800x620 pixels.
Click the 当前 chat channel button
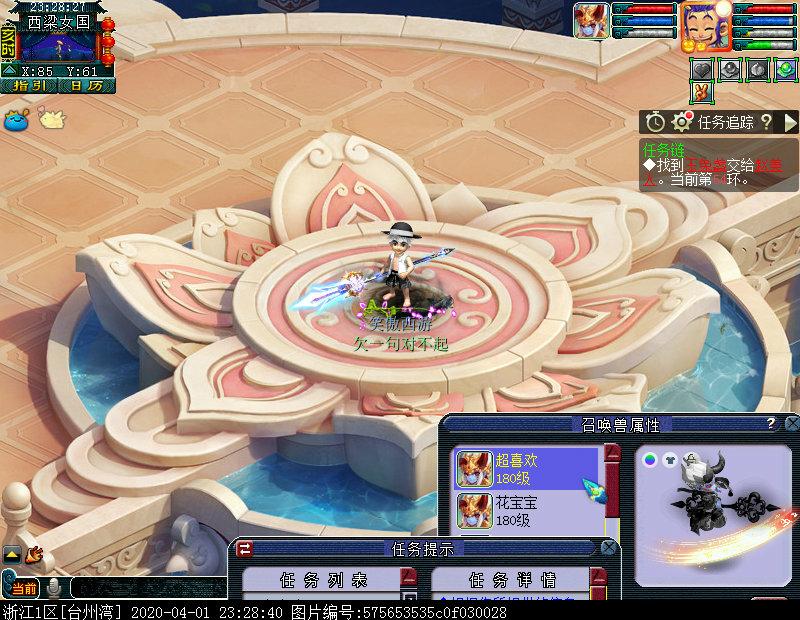24,588
